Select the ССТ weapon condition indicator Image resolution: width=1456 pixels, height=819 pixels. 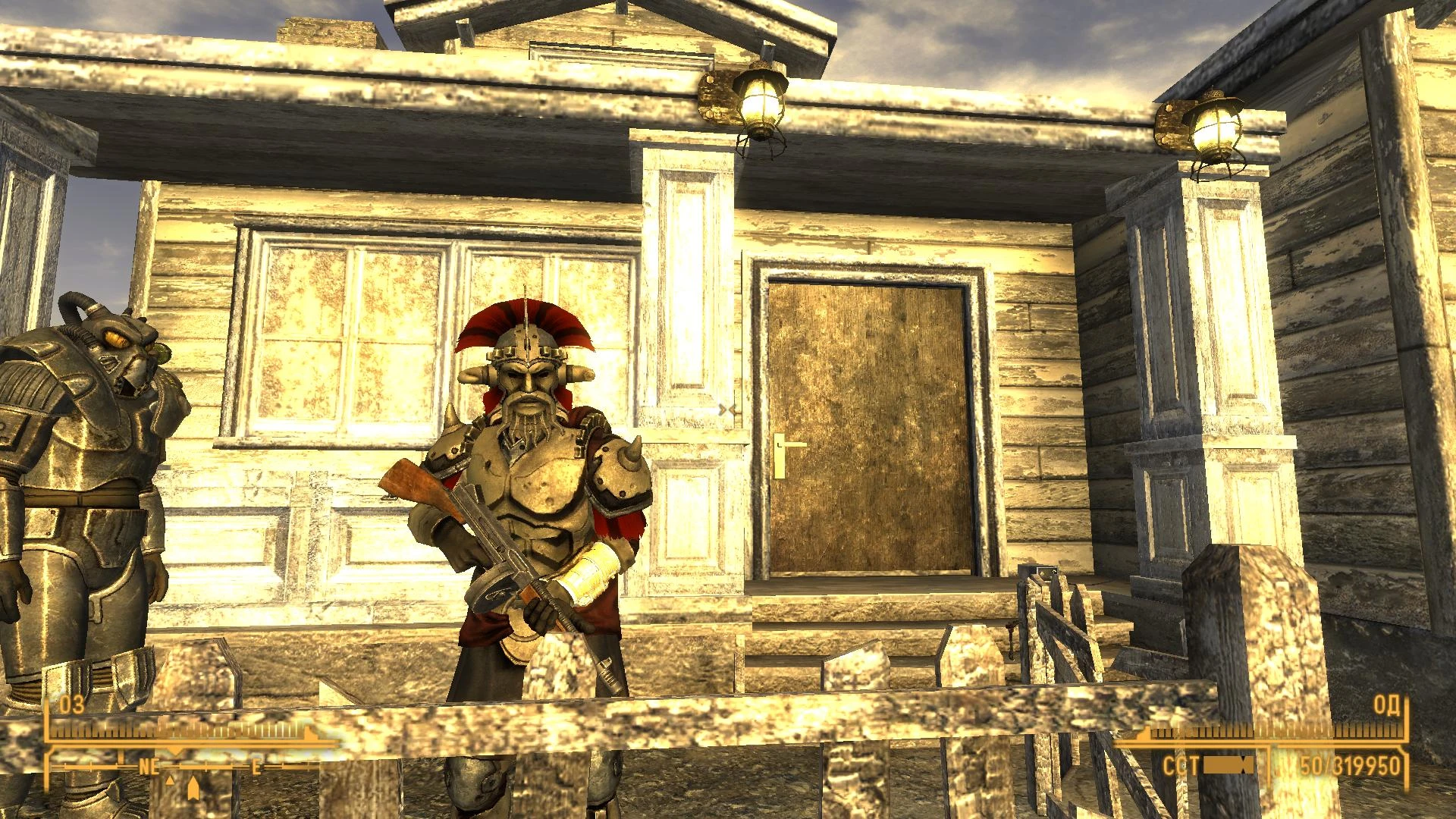1180,764
